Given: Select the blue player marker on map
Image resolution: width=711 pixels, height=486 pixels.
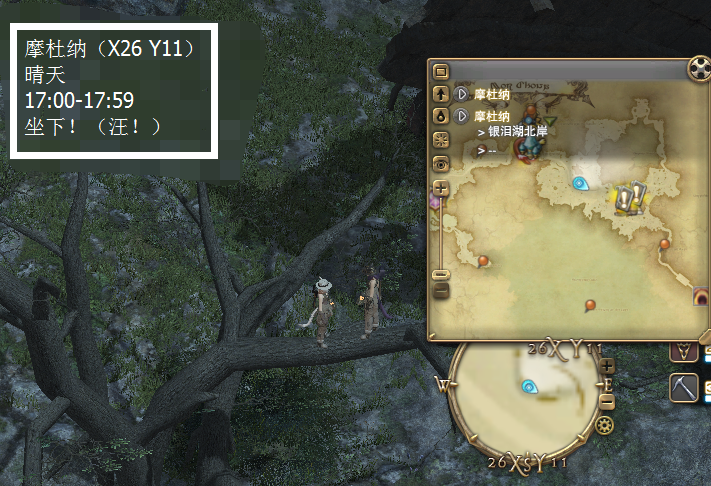Looking at the screenshot, I should pyautogui.click(x=579, y=183).
